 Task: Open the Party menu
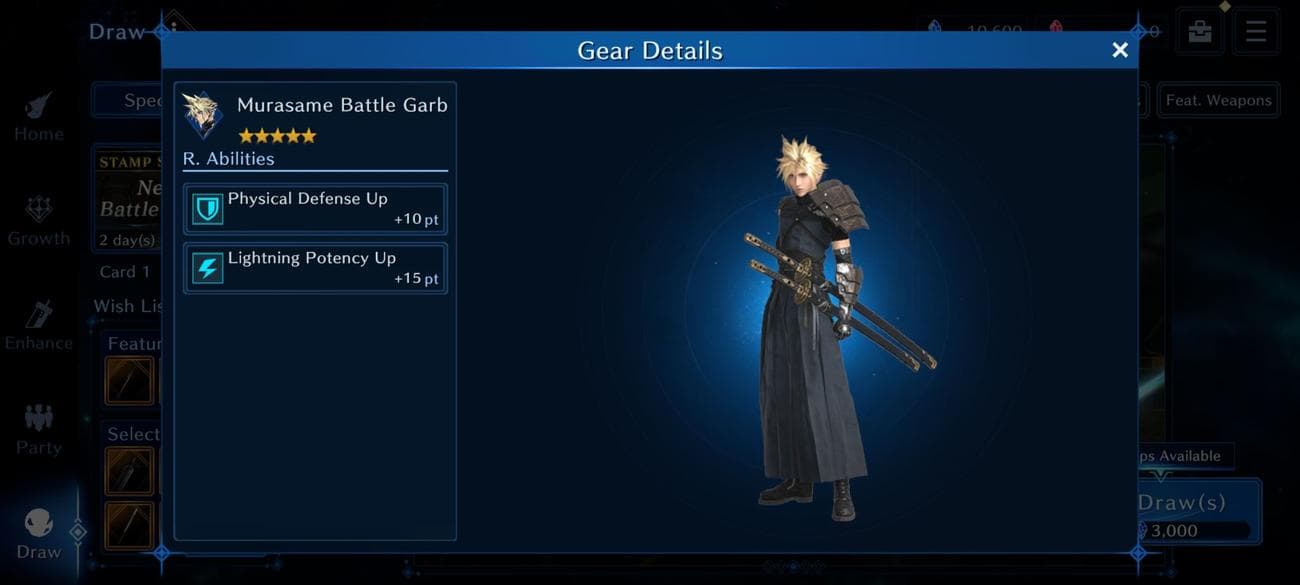pos(39,430)
